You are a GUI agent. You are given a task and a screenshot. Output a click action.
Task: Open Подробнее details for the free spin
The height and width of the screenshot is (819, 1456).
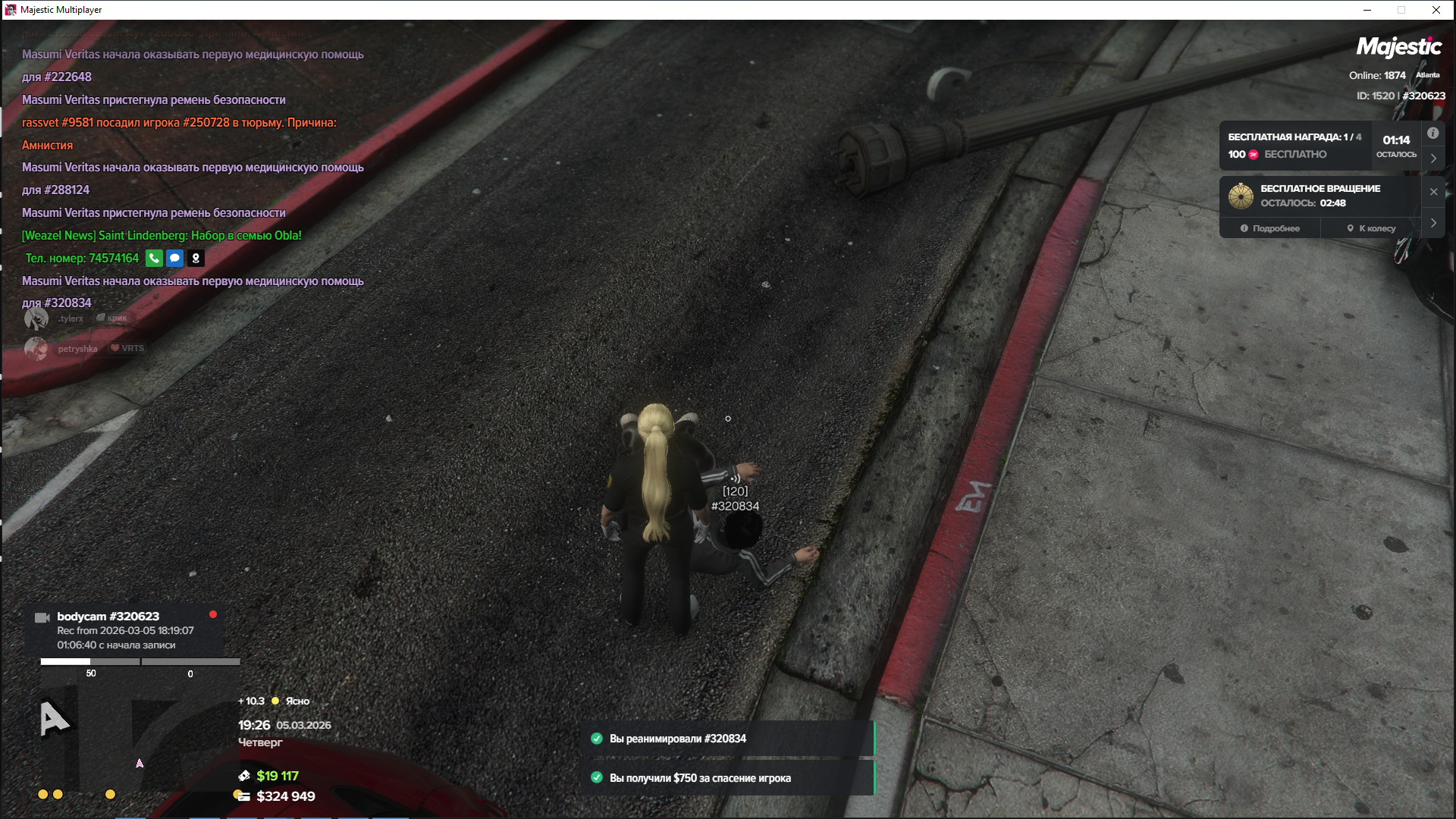[x=1270, y=228]
